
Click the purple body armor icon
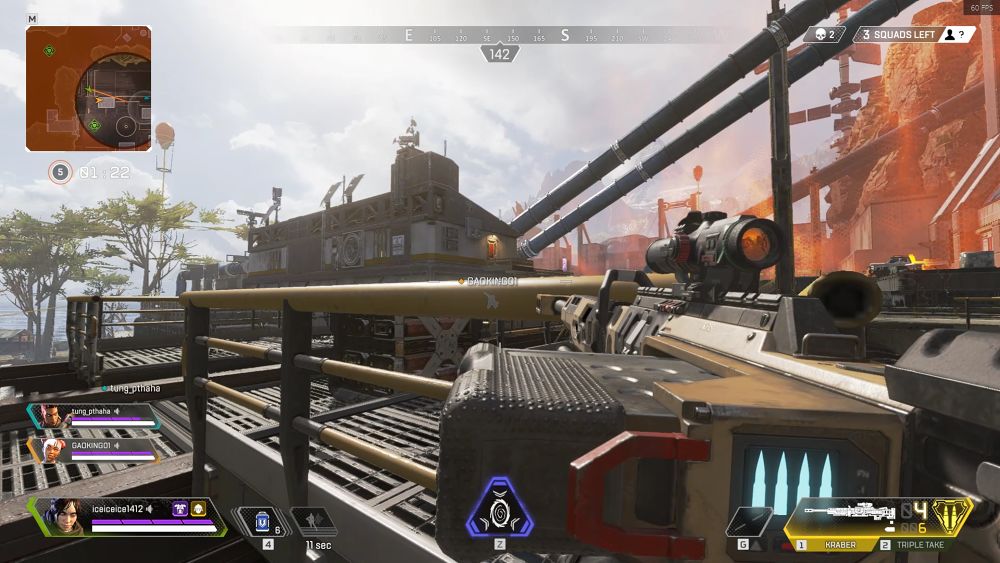click(181, 508)
